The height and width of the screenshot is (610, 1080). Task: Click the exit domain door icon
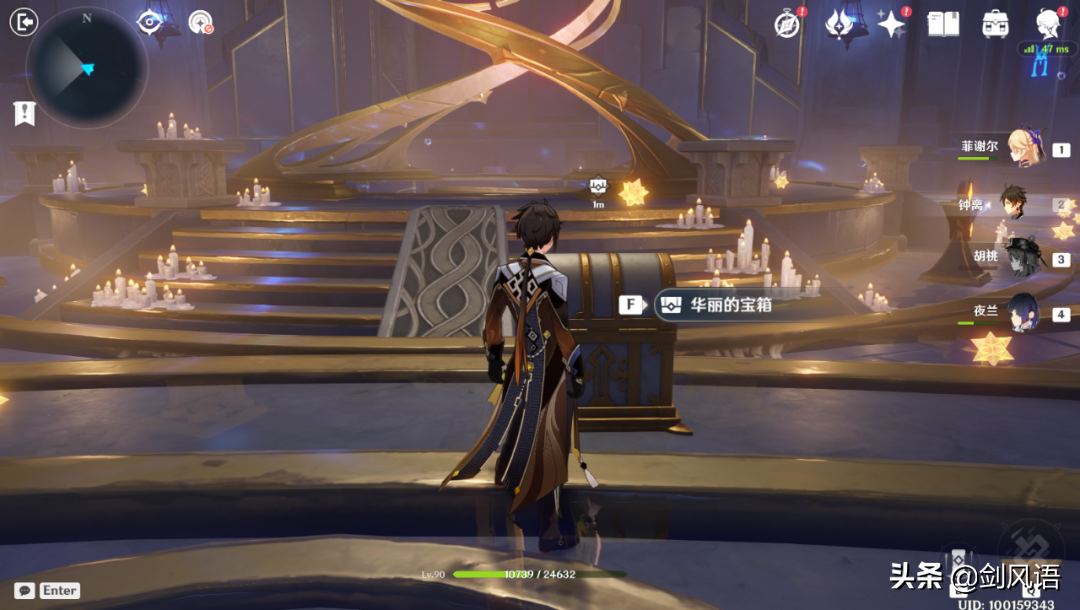pyautogui.click(x=24, y=22)
